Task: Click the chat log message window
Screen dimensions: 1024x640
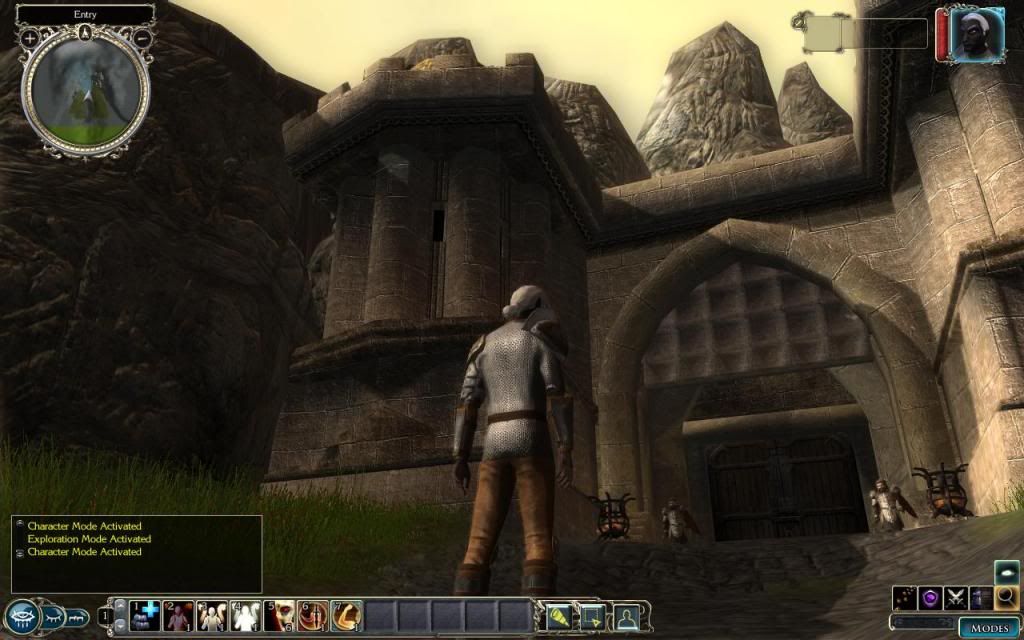Action: (137, 553)
